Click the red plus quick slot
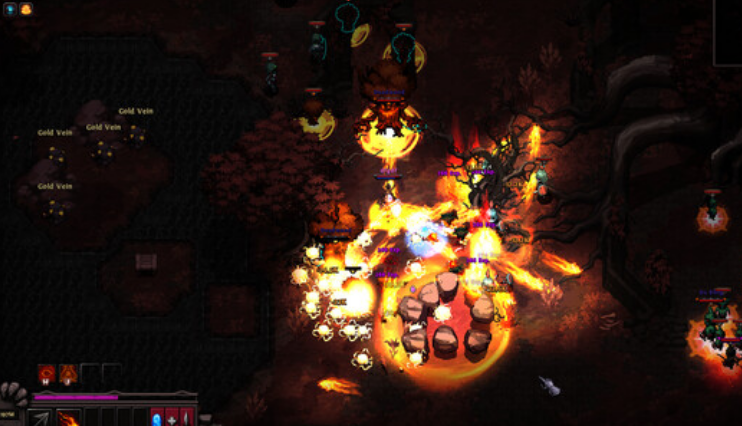The height and width of the screenshot is (426, 742). pyautogui.click(x=171, y=418)
